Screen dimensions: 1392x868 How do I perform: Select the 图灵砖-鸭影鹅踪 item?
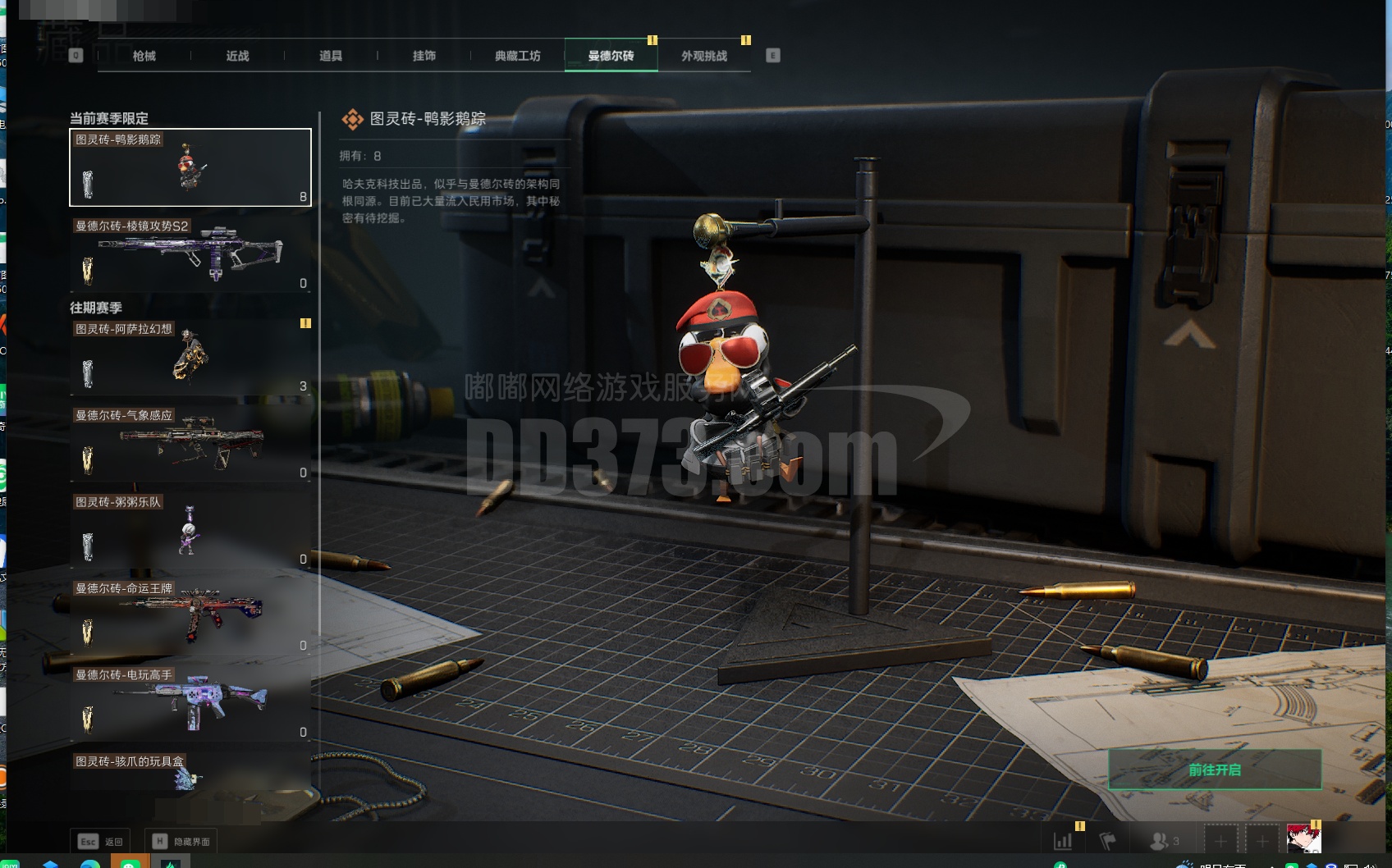click(x=190, y=167)
